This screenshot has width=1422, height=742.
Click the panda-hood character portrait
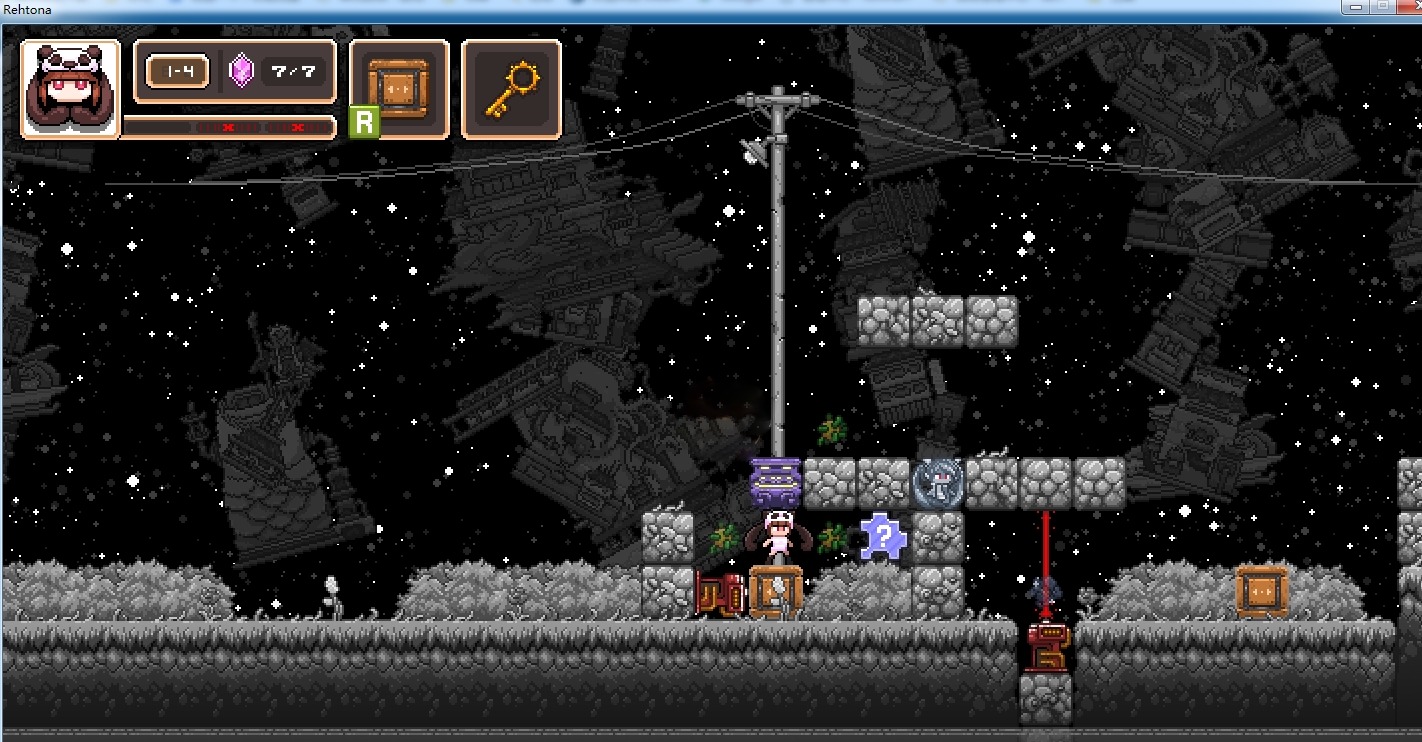point(70,89)
